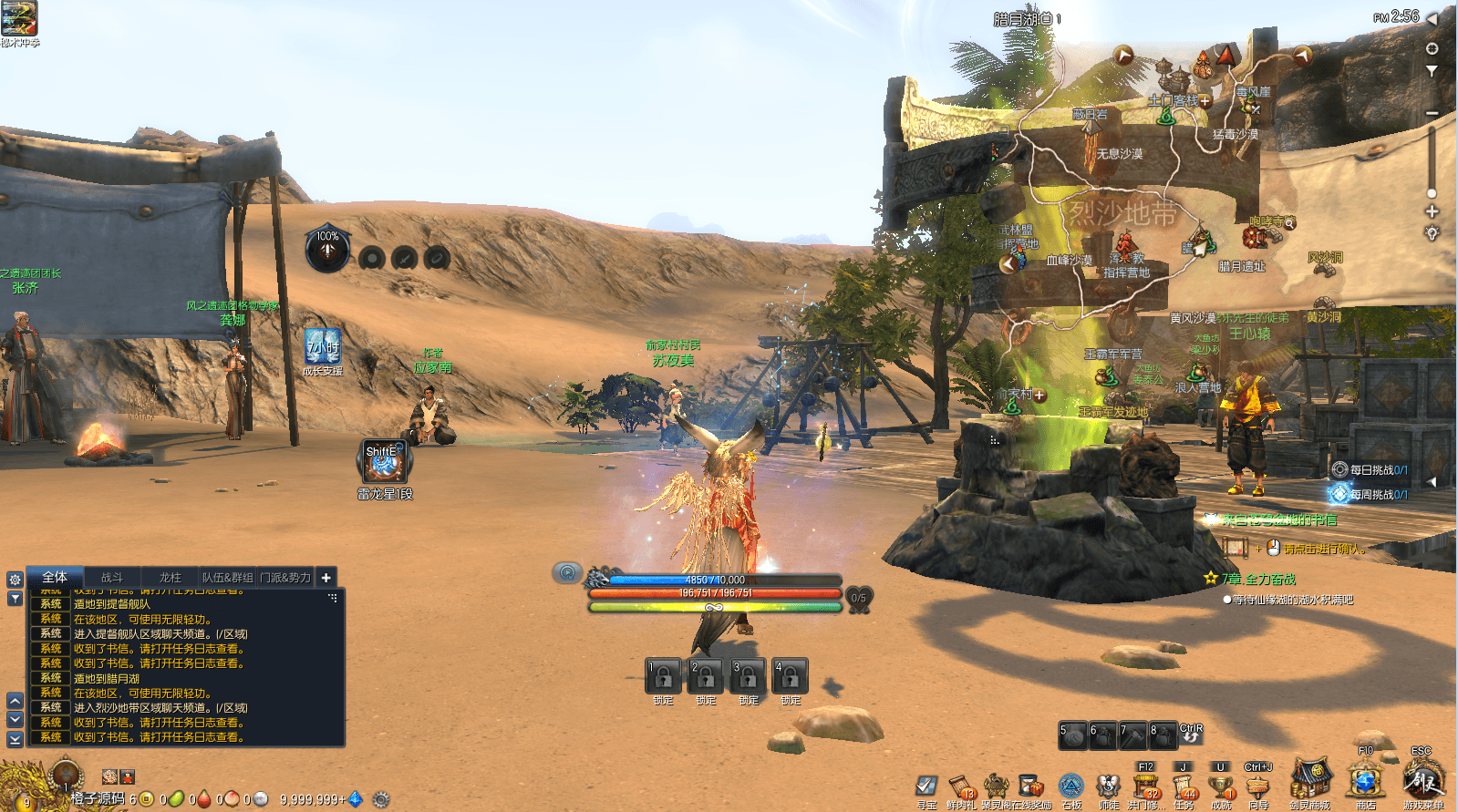Zoom out the map with minus button

pyautogui.click(x=1432, y=113)
